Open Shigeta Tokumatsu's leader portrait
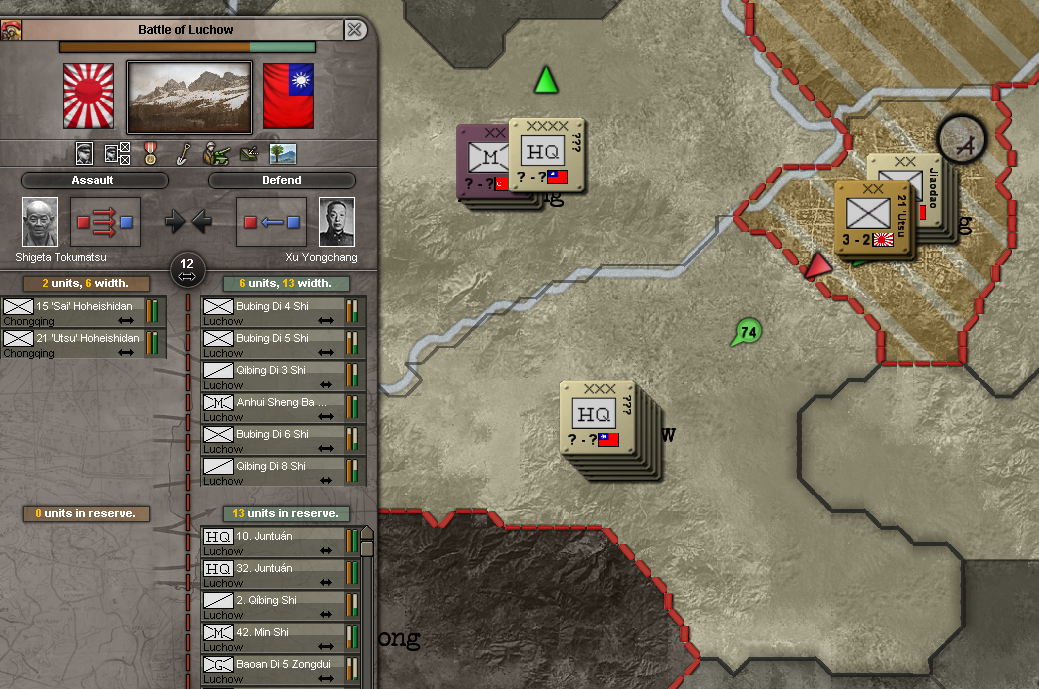Image resolution: width=1039 pixels, height=689 pixels. pos(40,222)
